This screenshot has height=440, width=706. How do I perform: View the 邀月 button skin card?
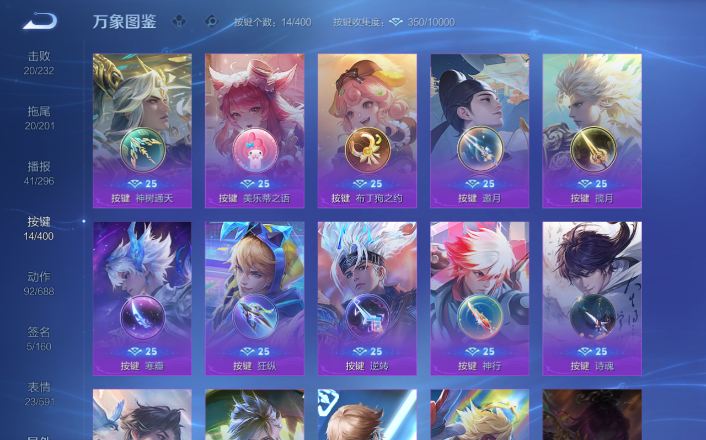click(480, 130)
